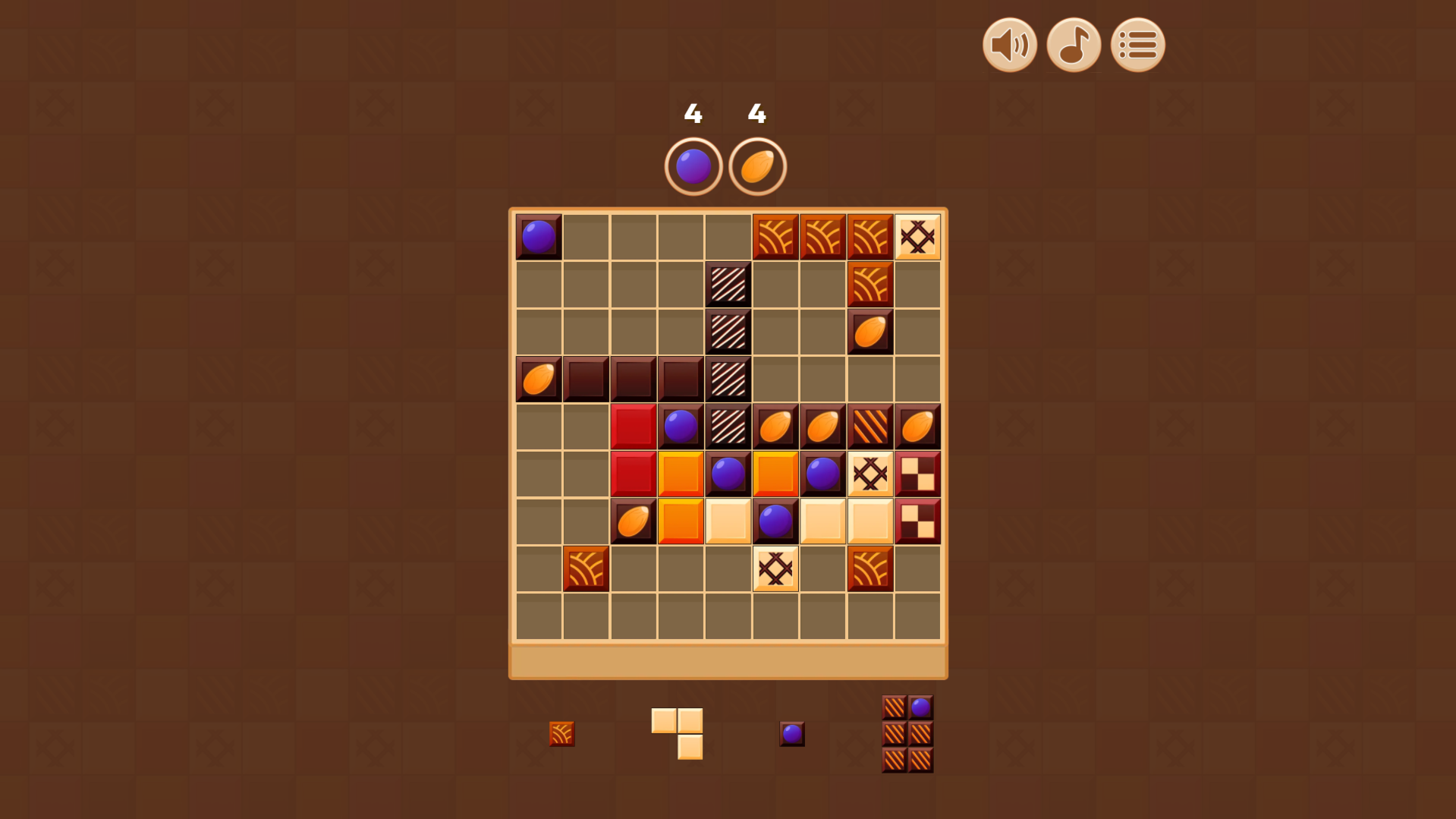Open the level list menu icon

1137,45
